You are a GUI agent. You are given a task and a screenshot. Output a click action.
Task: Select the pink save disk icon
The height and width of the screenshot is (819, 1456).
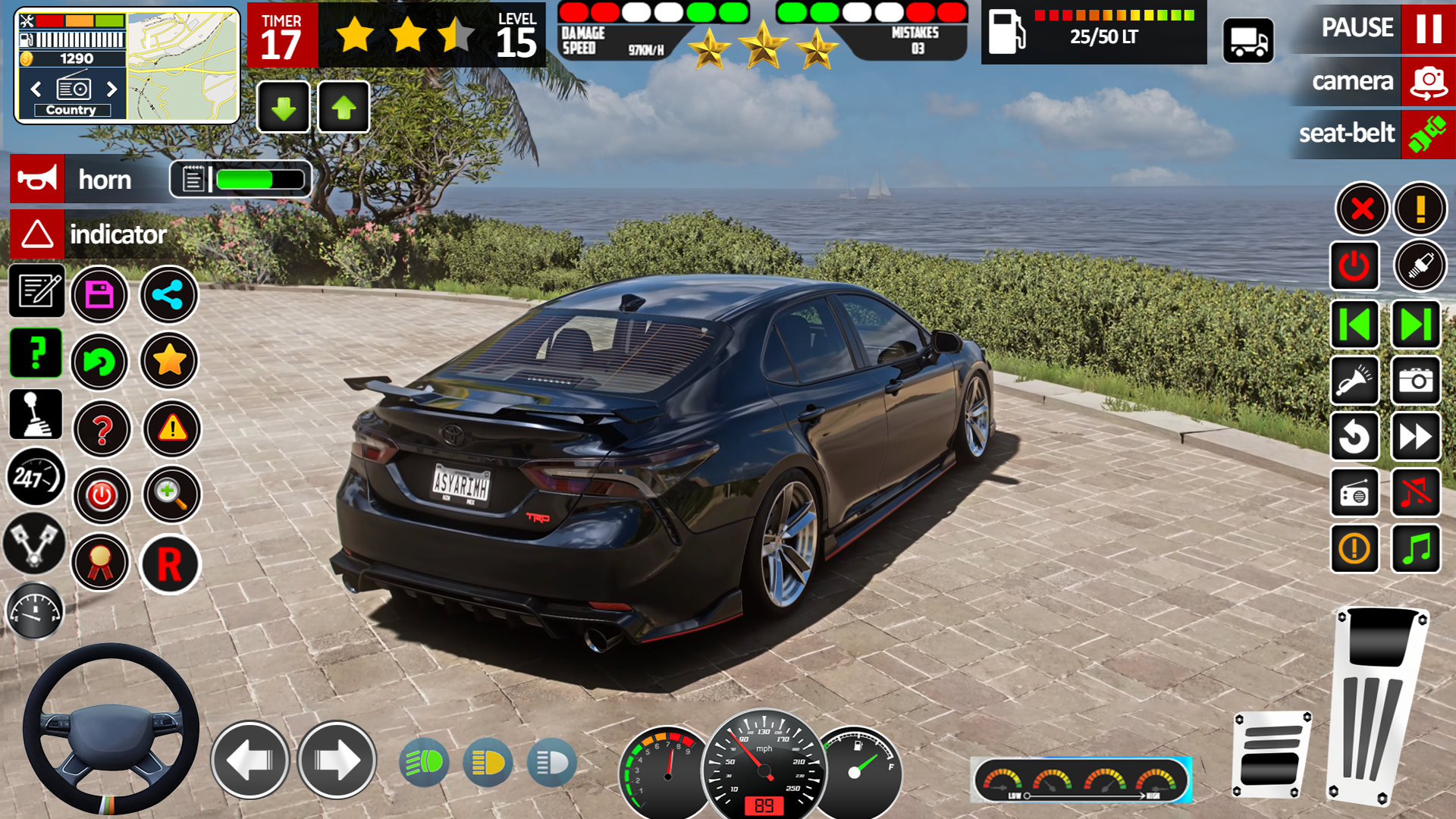[x=99, y=294]
